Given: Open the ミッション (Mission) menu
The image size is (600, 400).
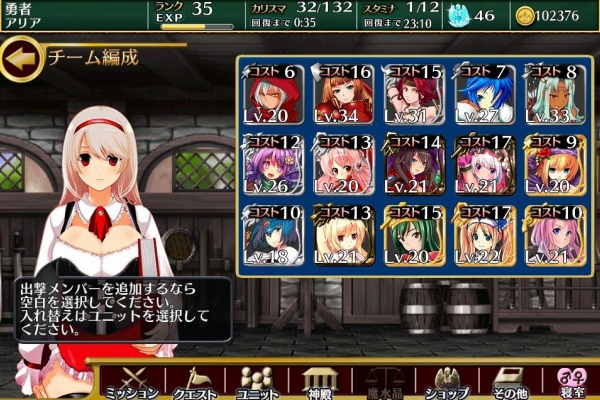Looking at the screenshot, I should coord(130,380).
